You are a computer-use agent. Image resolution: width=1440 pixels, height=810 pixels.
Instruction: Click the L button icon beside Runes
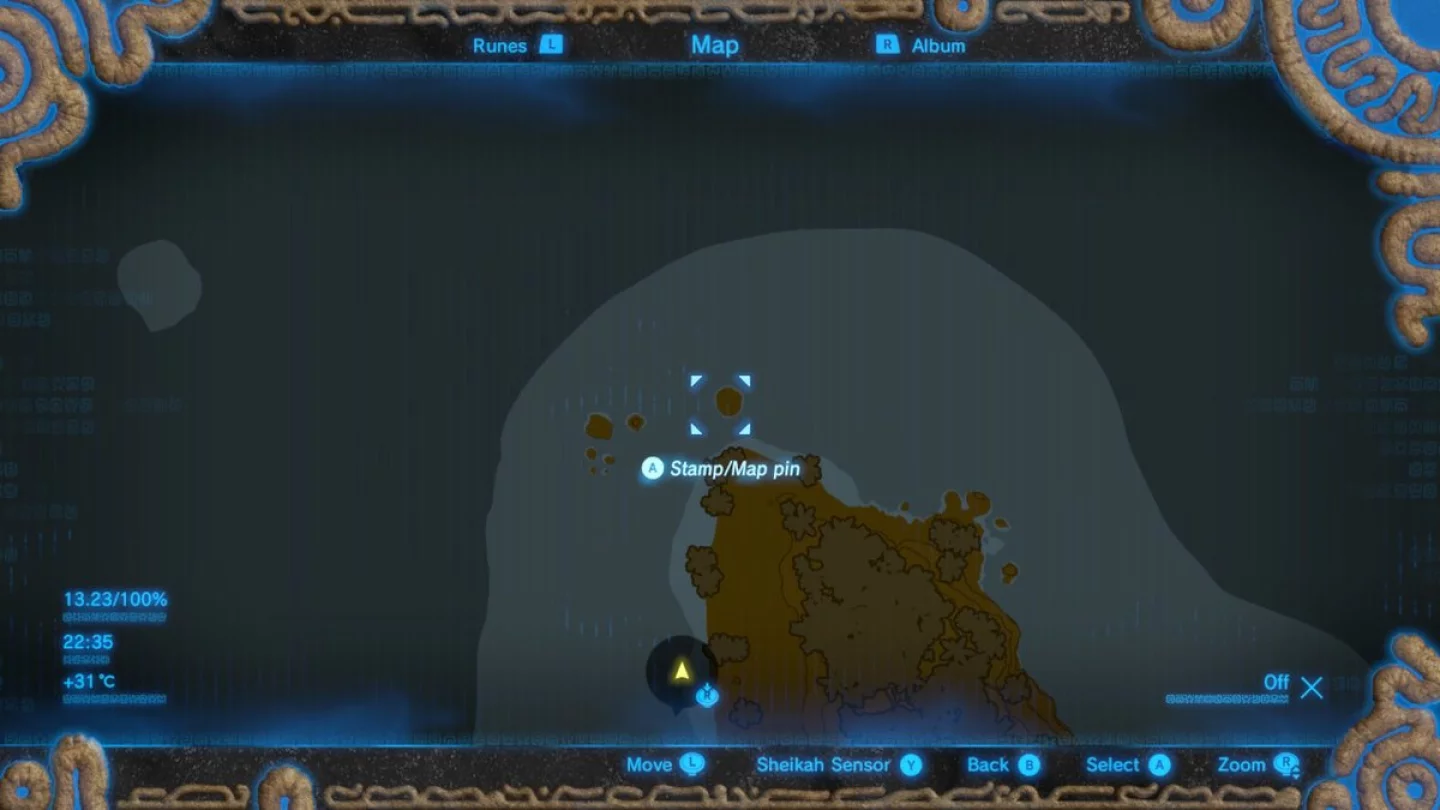pos(553,45)
